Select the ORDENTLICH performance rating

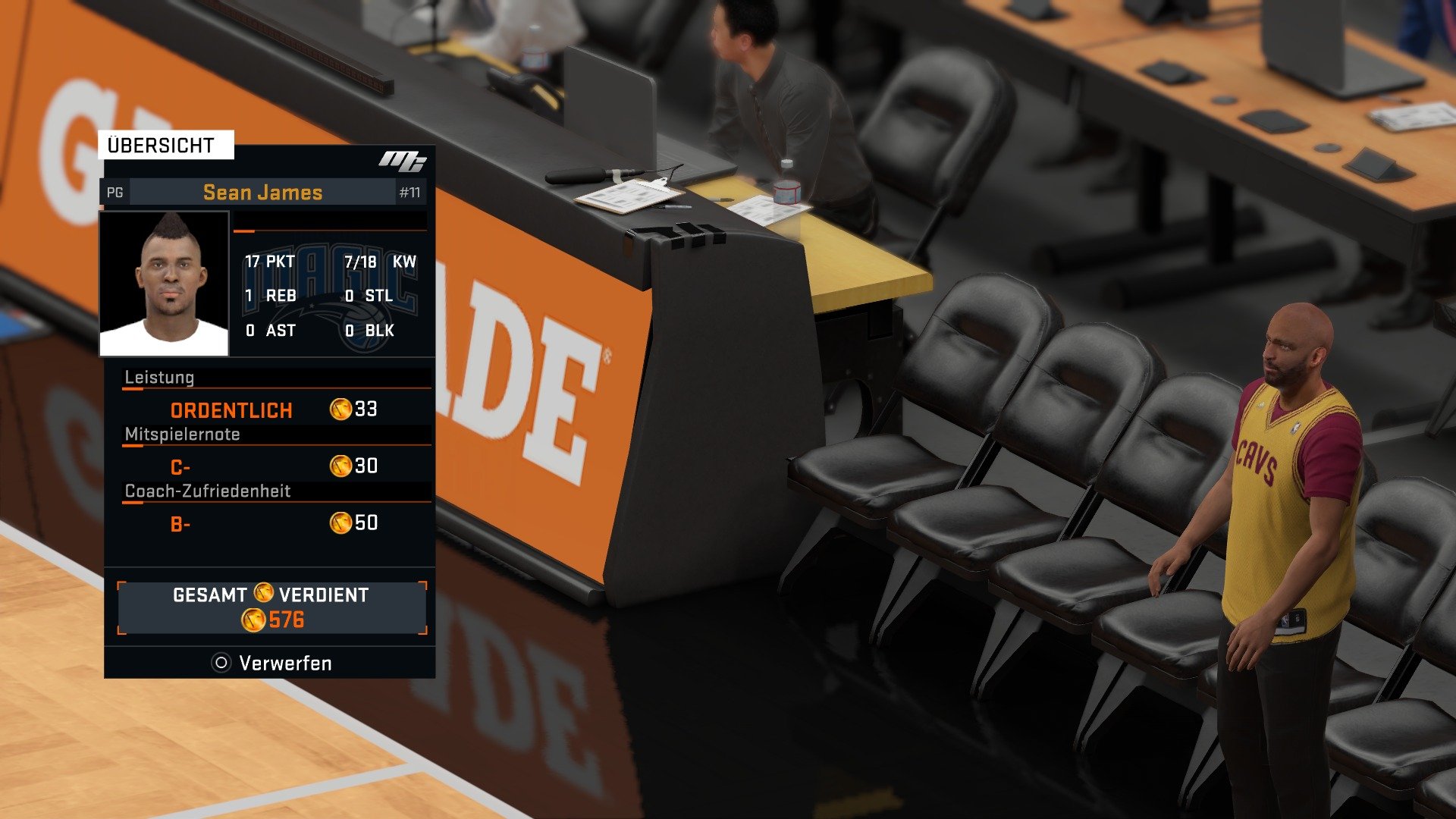point(230,410)
